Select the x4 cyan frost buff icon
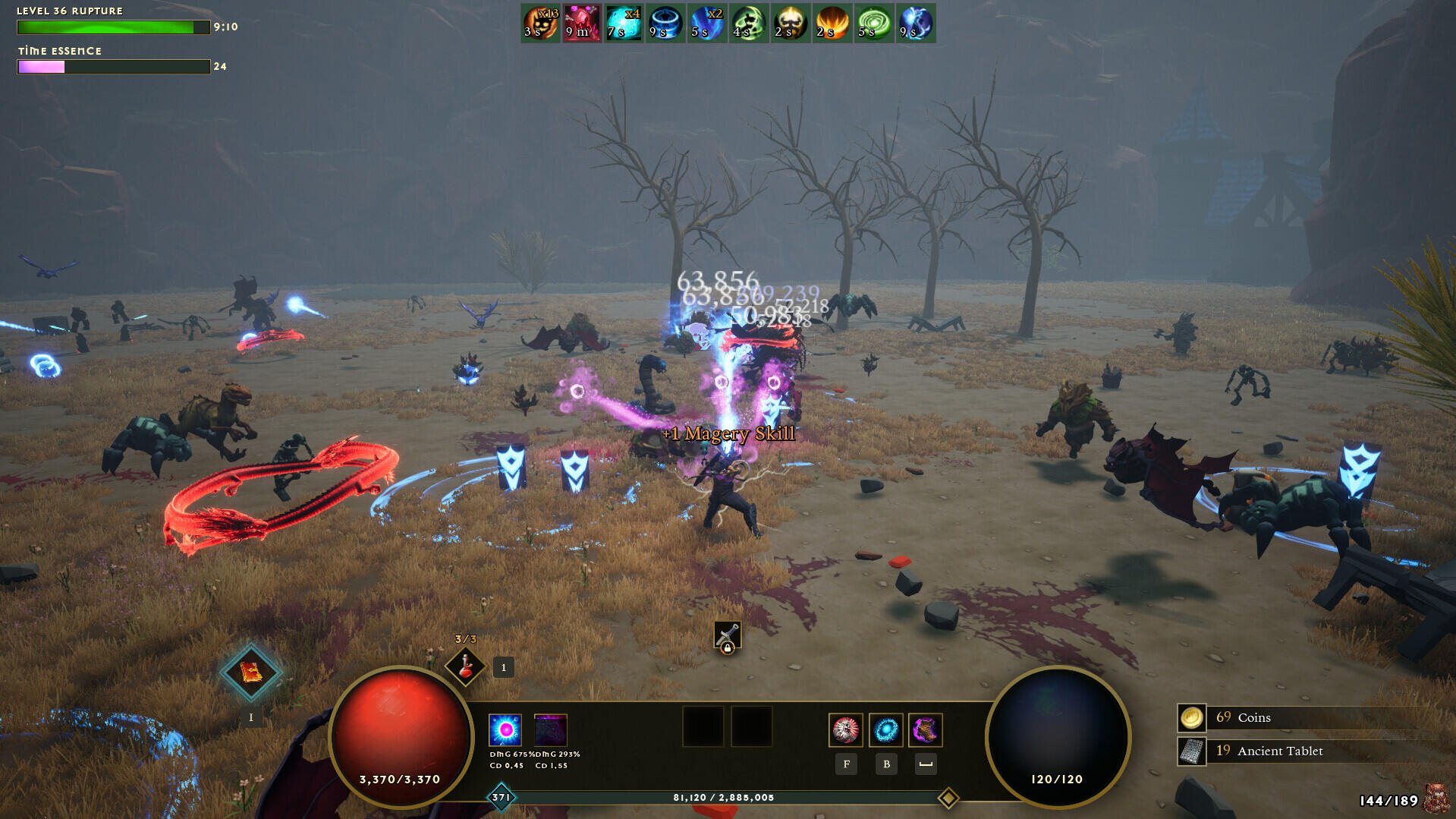Screen dimensions: 1456x819 click(623, 23)
